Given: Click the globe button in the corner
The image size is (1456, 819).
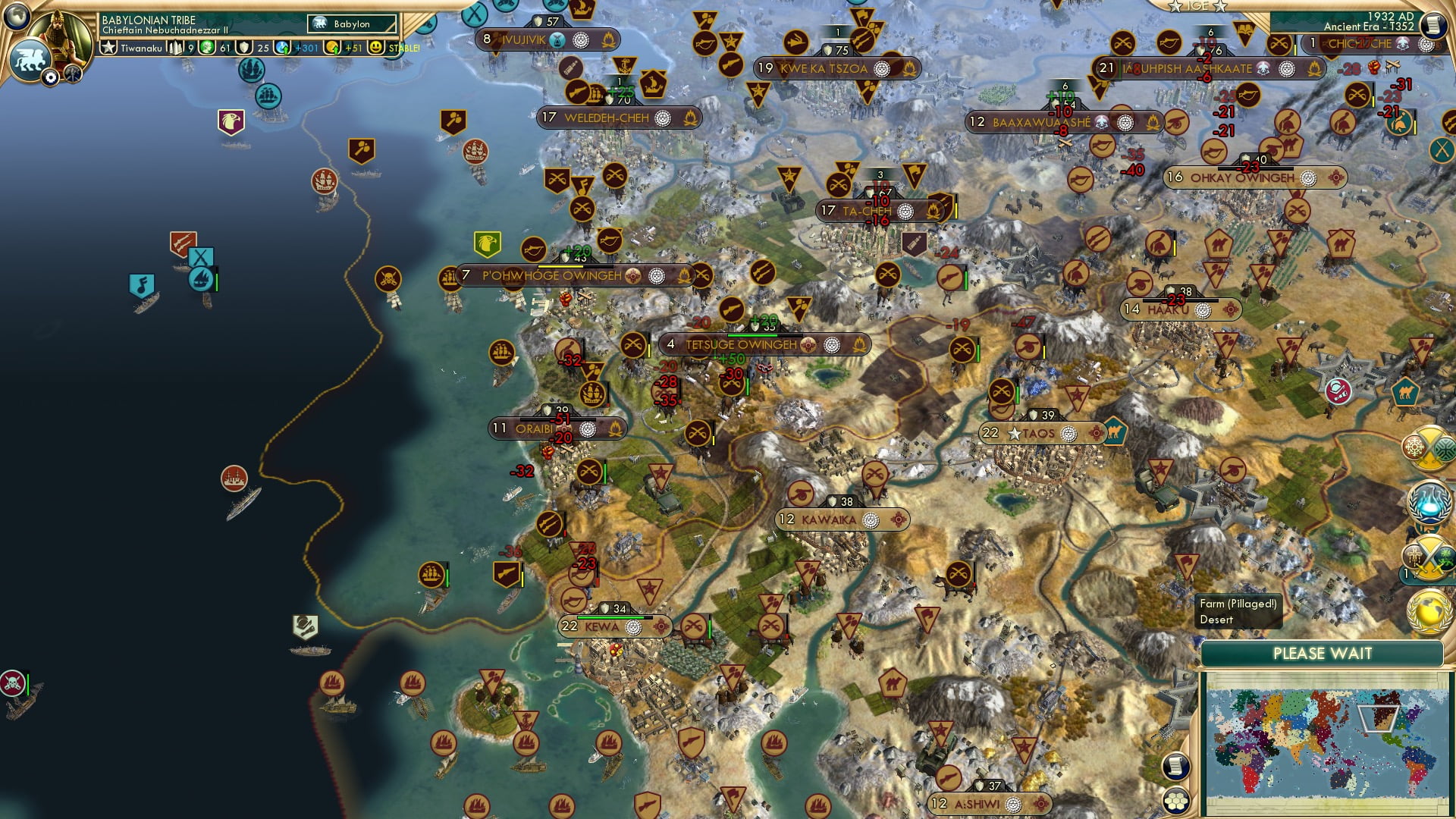Looking at the screenshot, I should (x=17, y=15).
